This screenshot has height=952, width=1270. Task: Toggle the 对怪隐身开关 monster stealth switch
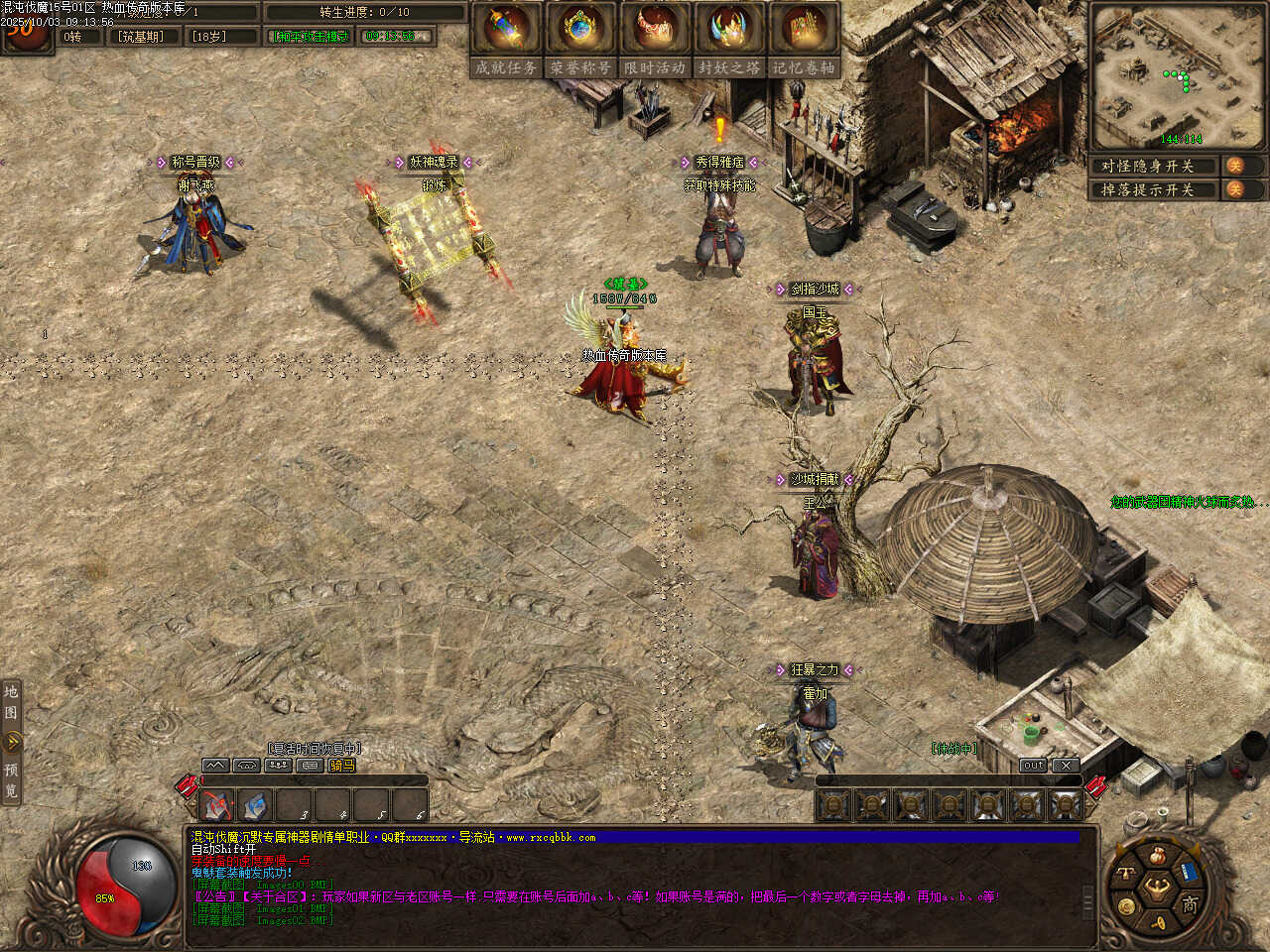point(1235,166)
